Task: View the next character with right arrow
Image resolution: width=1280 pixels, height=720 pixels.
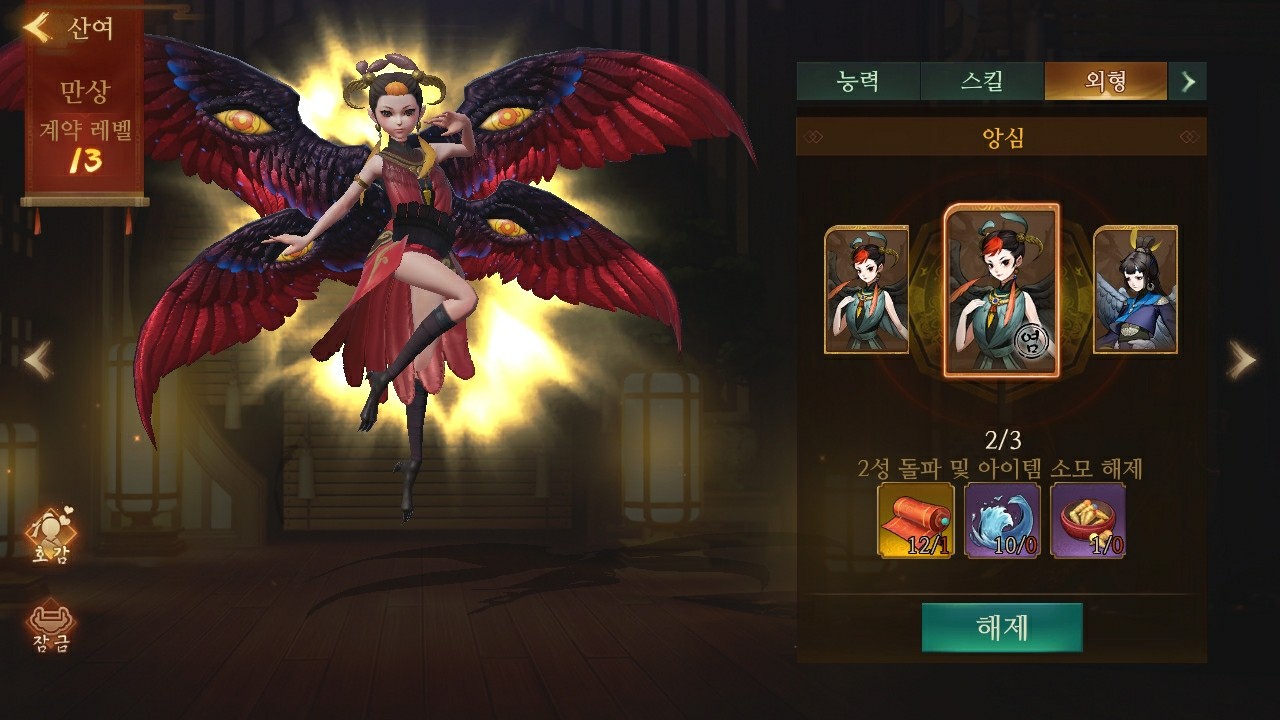Action: pyautogui.click(x=1241, y=360)
